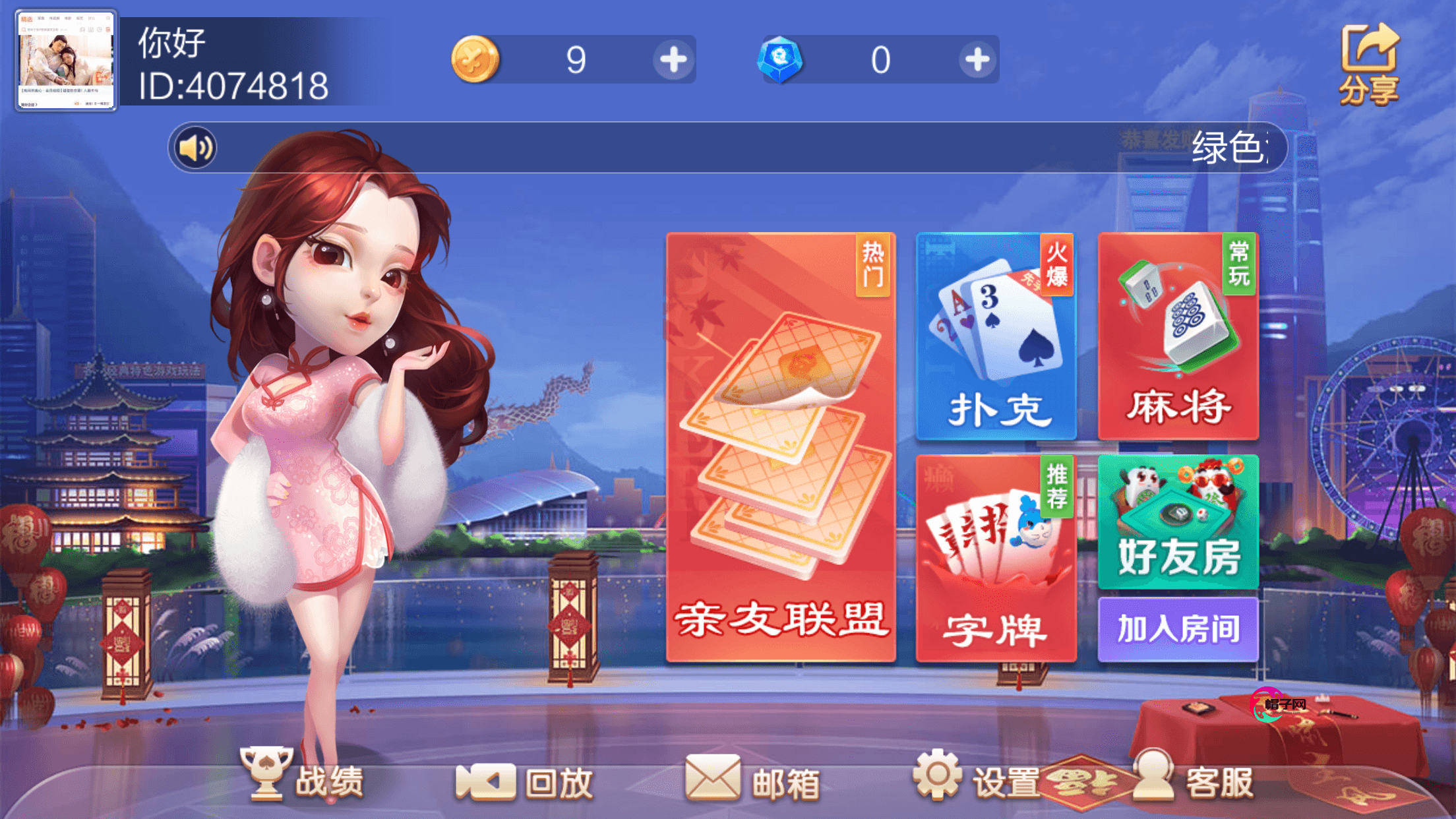Viewport: 1456px width, 819px height.
Task: Add coins with the gold + stepper
Action: (x=673, y=61)
